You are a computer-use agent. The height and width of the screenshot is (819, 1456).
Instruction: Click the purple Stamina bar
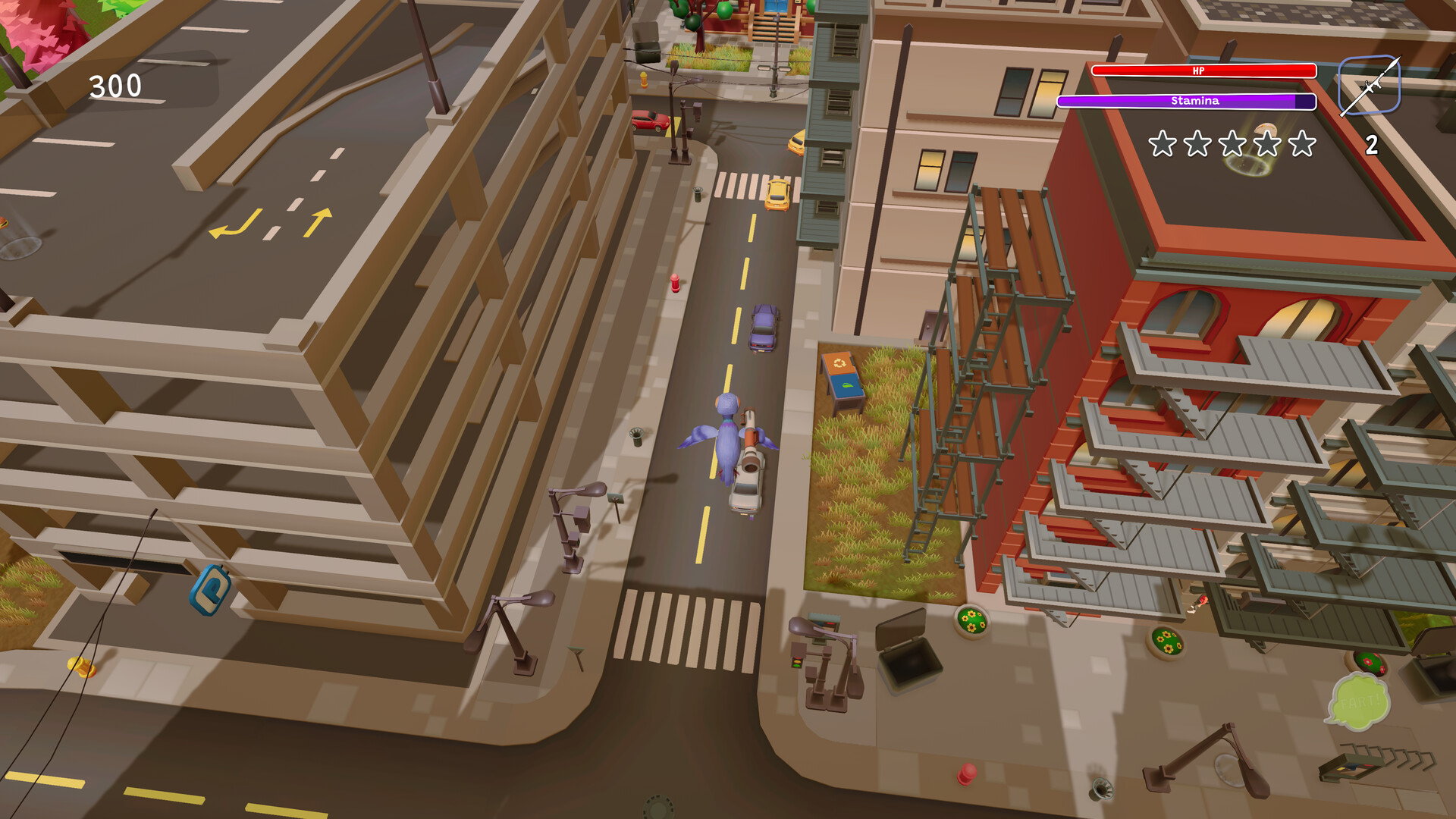pyautogui.click(x=1194, y=100)
